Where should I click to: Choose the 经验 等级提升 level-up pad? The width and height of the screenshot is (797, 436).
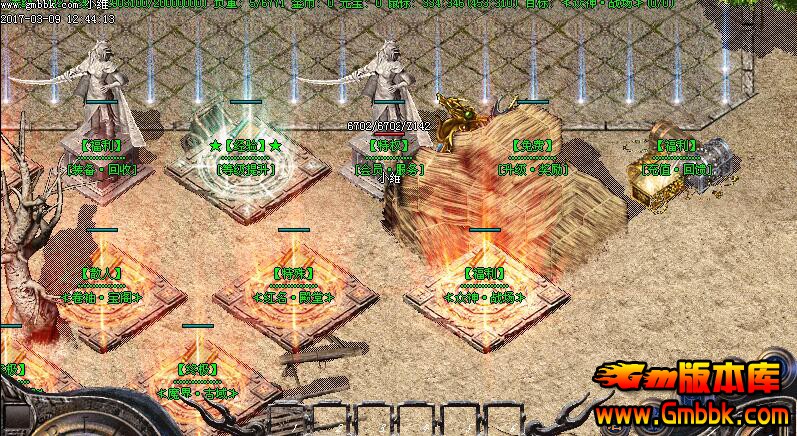[246, 168]
